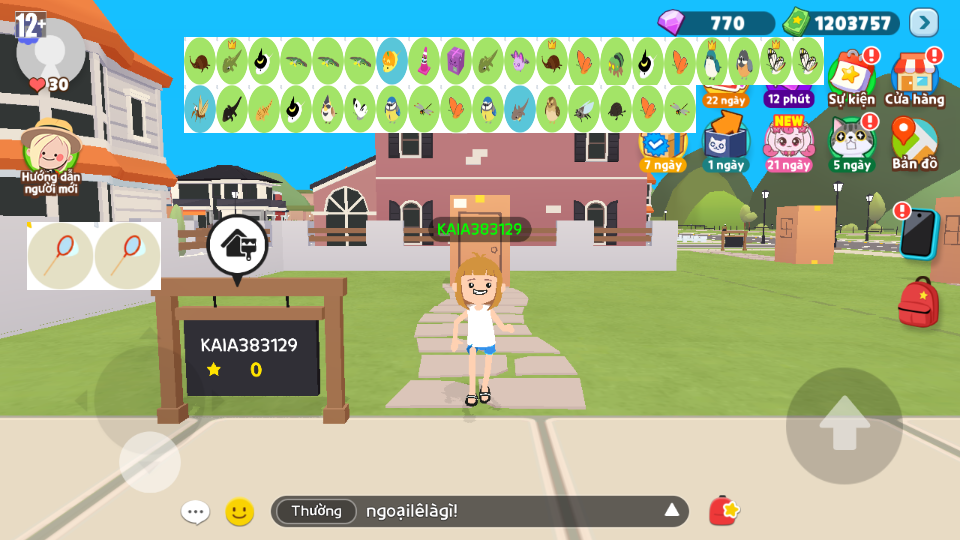Expand the arrow button beside the cash

click(x=924, y=22)
